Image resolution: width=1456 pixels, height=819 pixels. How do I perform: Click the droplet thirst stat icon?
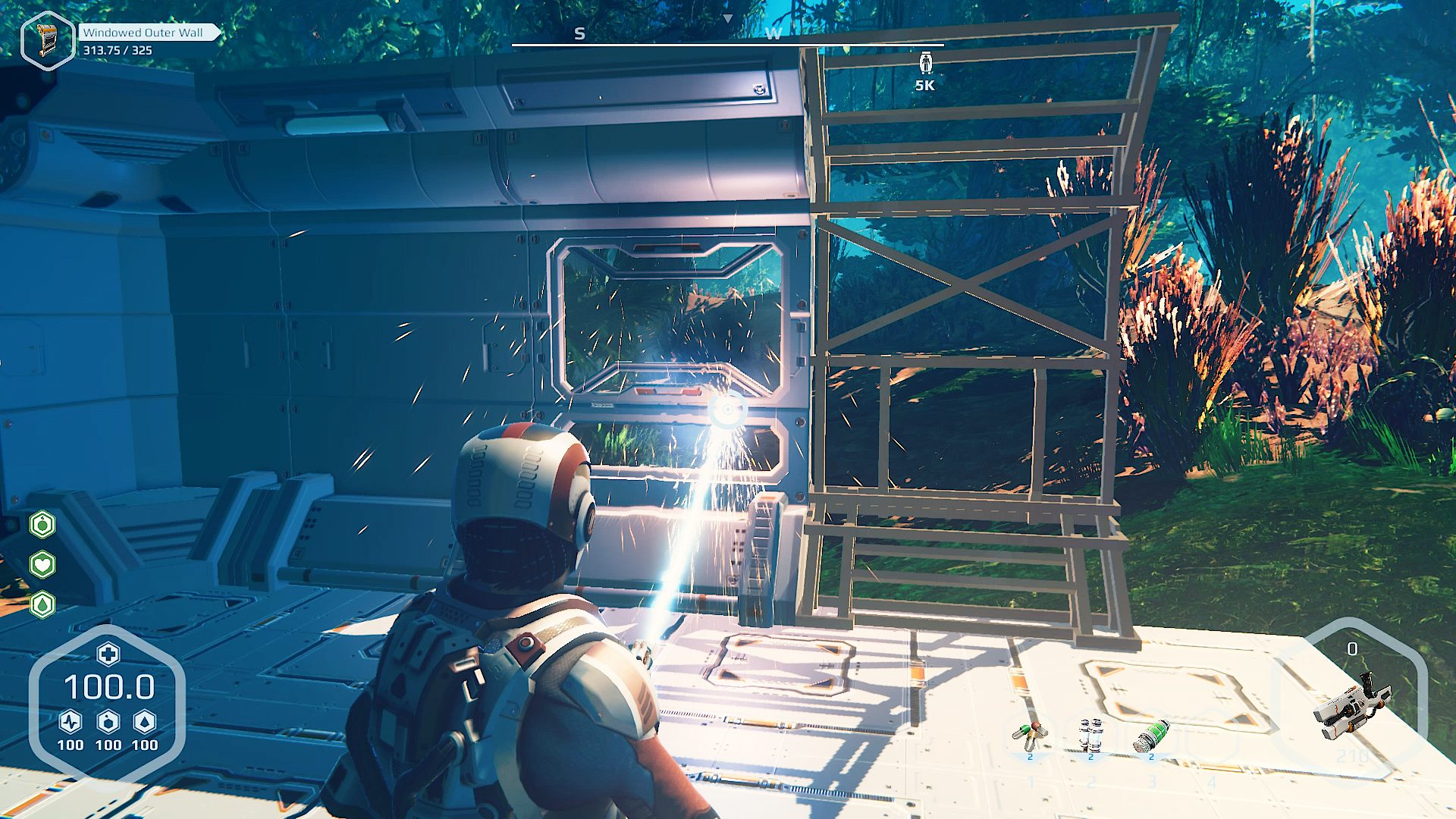coord(145,721)
